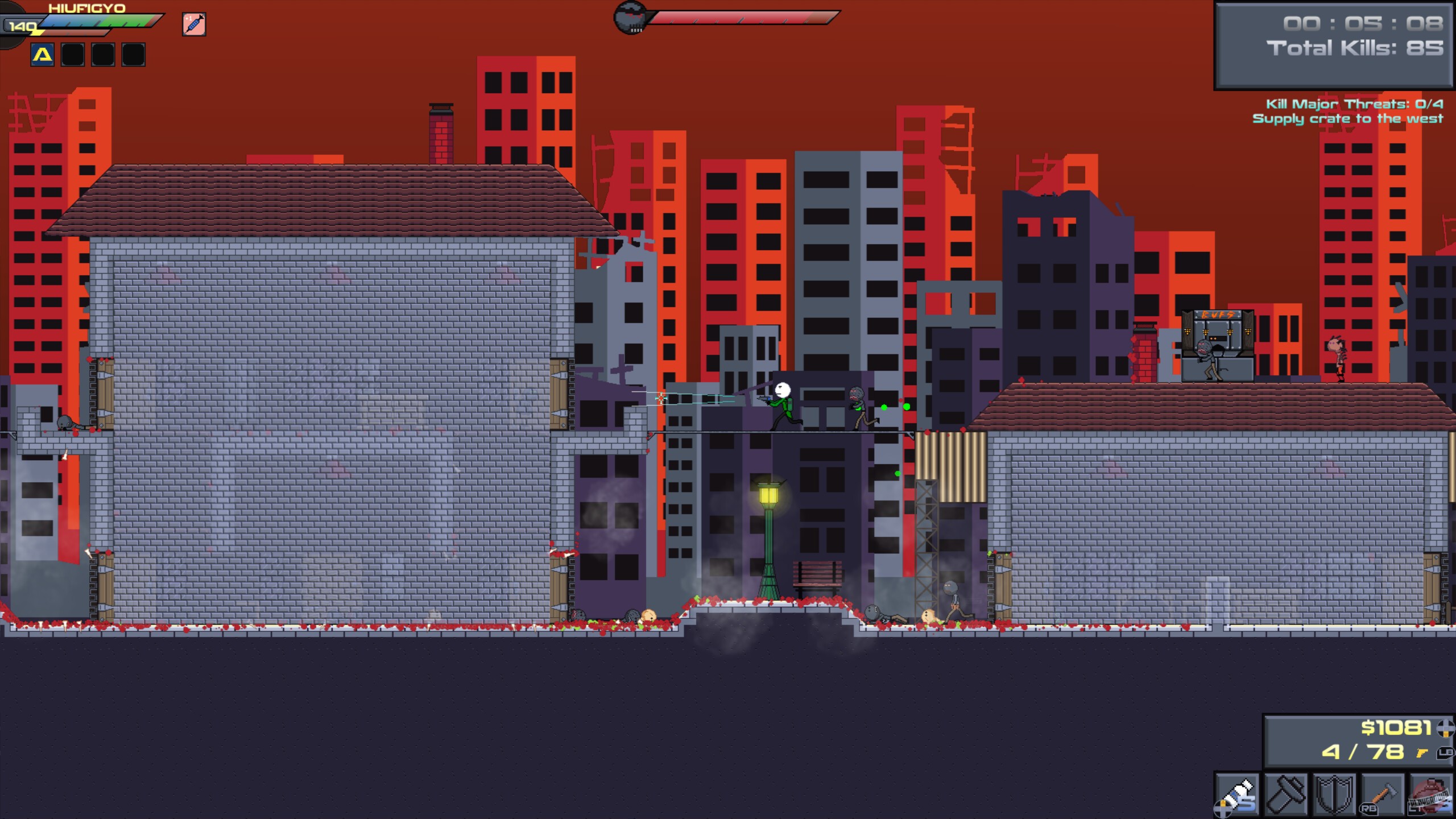This screenshot has width=1456, height=819.
Task: Toggle the blue 'A' perk slot
Action: pos(42,55)
